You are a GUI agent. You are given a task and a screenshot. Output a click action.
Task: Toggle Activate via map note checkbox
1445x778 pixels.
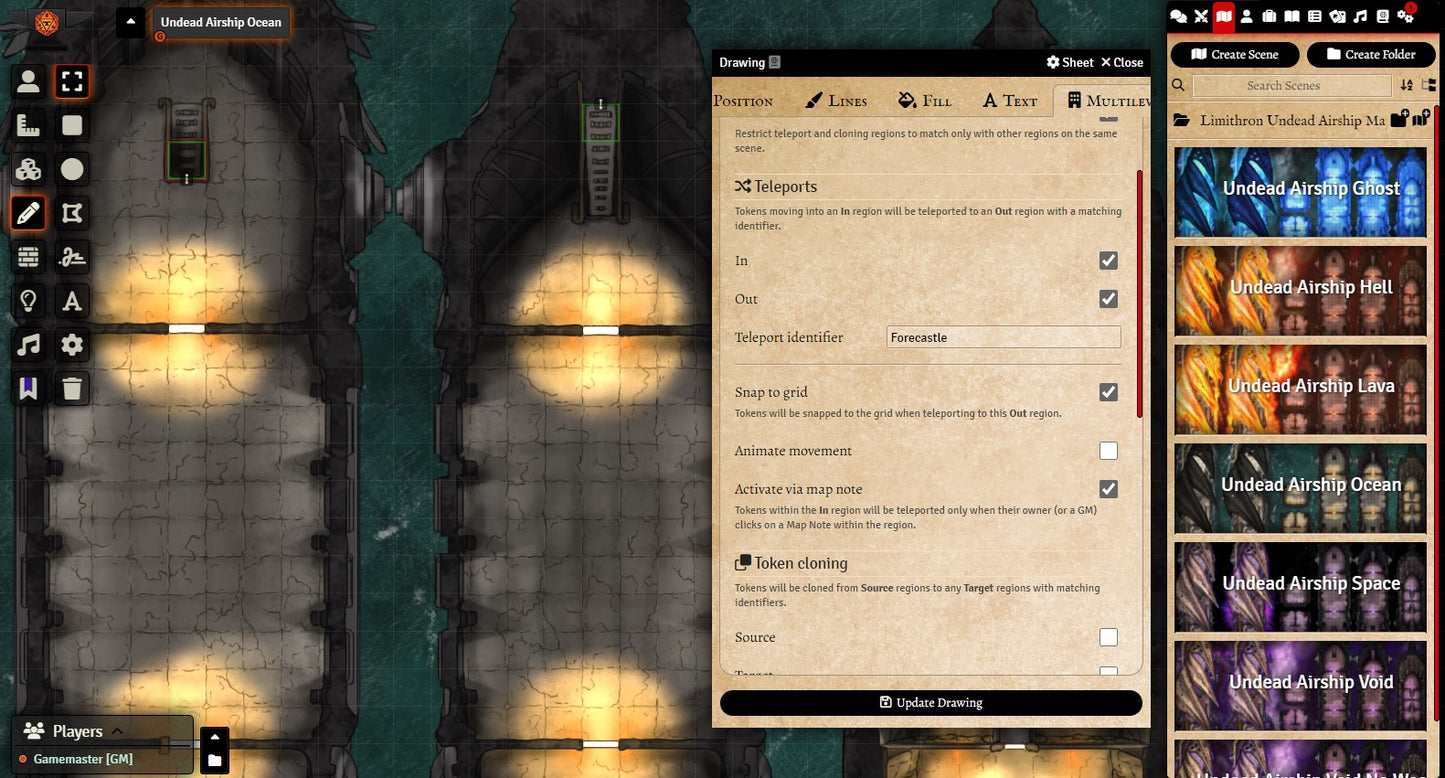1108,489
